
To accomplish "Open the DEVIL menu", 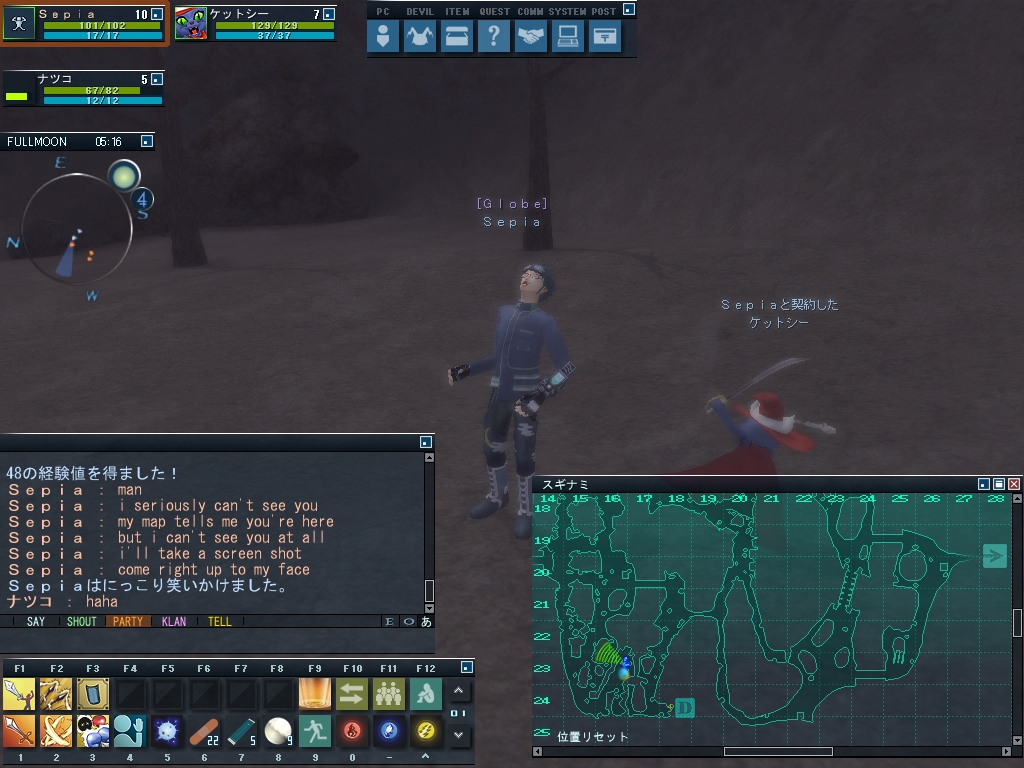I will click(x=420, y=37).
